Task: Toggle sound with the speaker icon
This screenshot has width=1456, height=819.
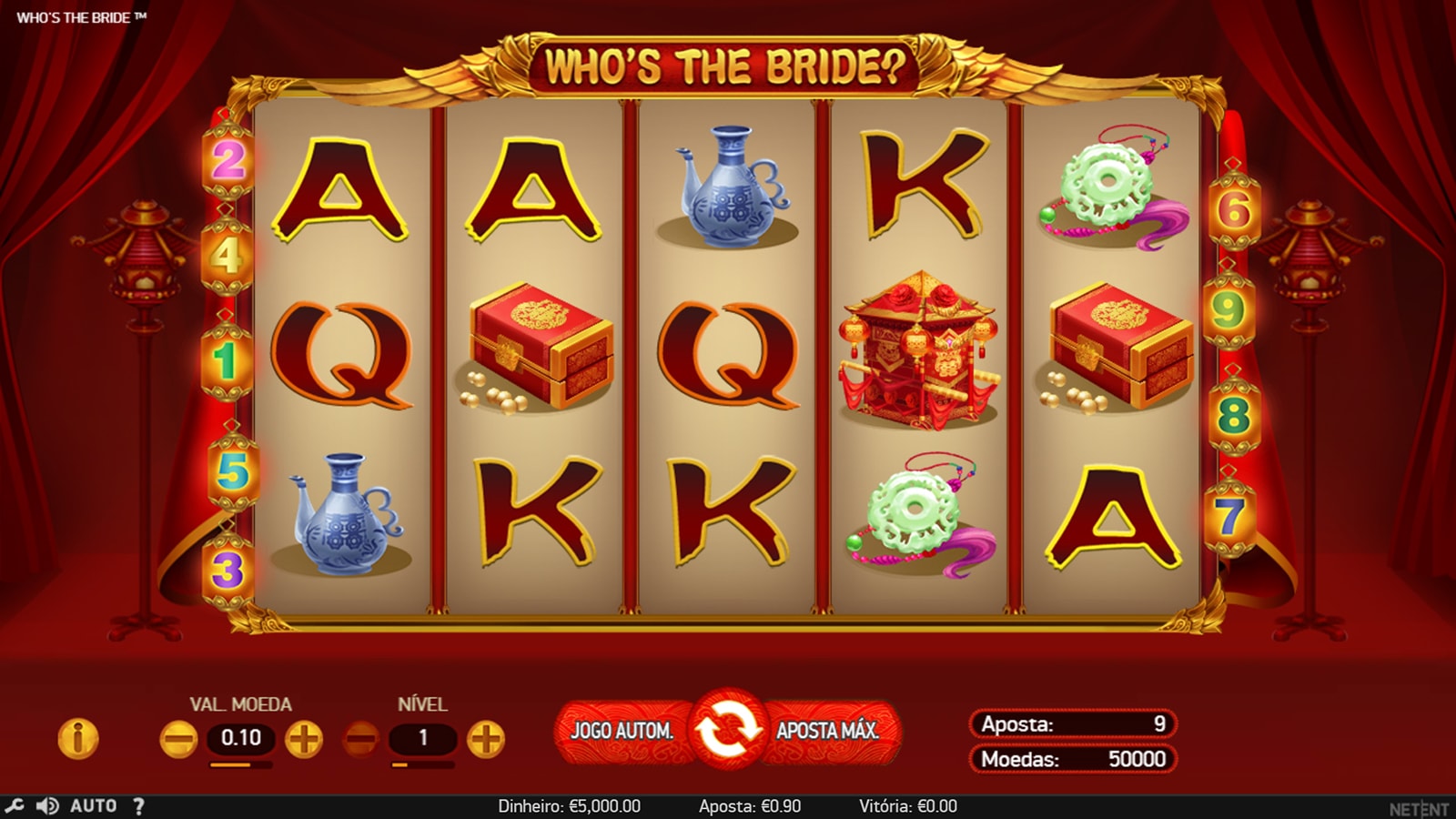Action: click(x=47, y=806)
